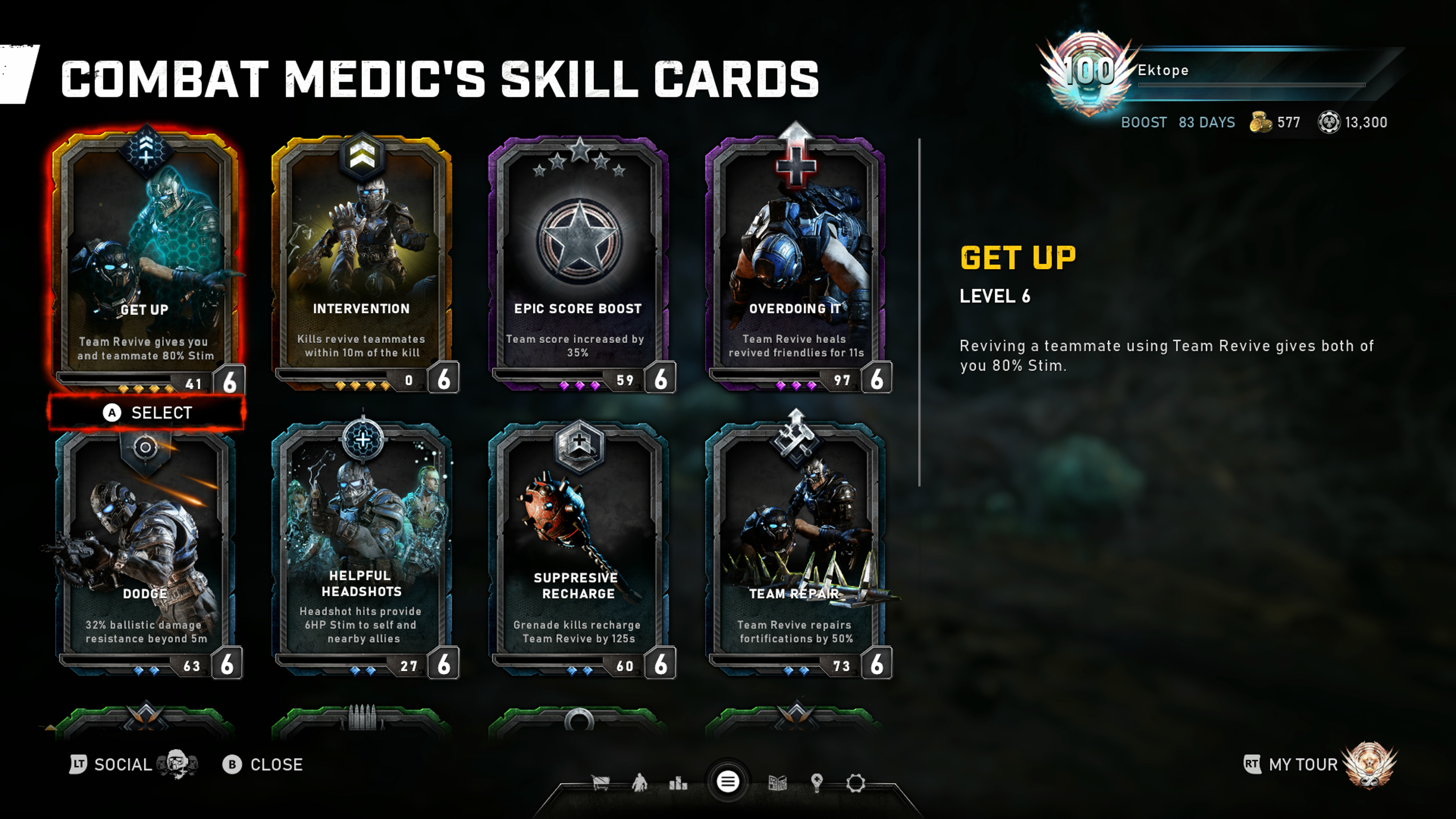Open the newspaper news icon
The image size is (1456, 819).
[778, 783]
